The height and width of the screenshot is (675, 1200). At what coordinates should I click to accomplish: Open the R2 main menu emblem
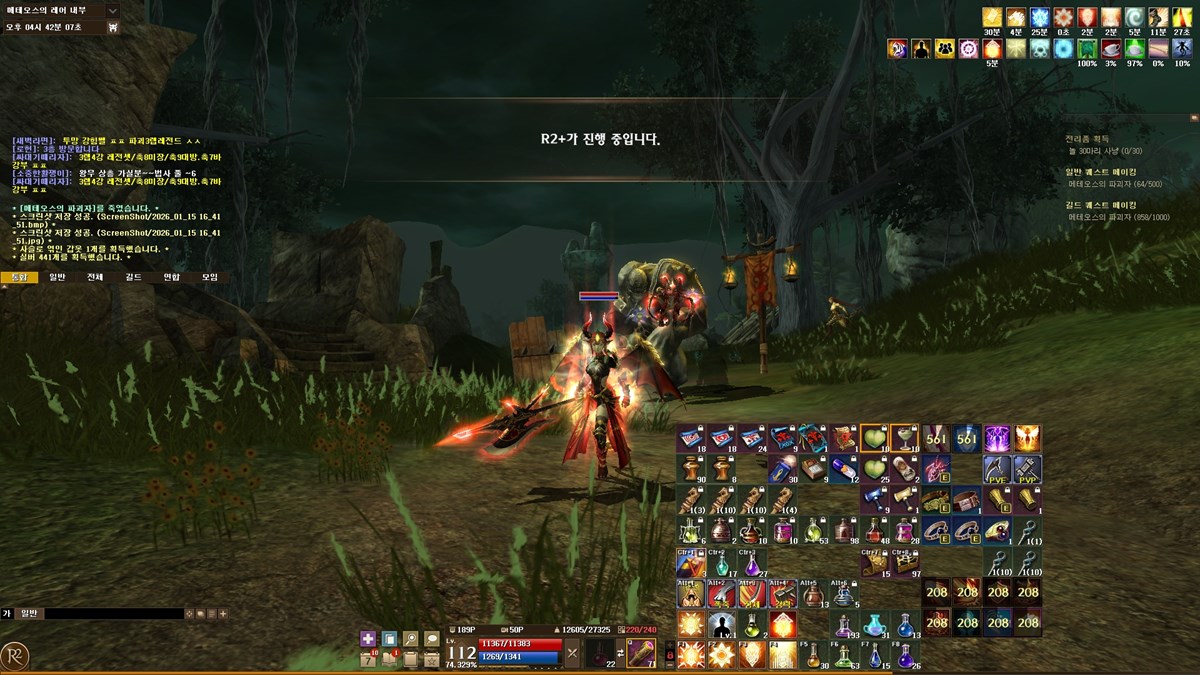15,656
